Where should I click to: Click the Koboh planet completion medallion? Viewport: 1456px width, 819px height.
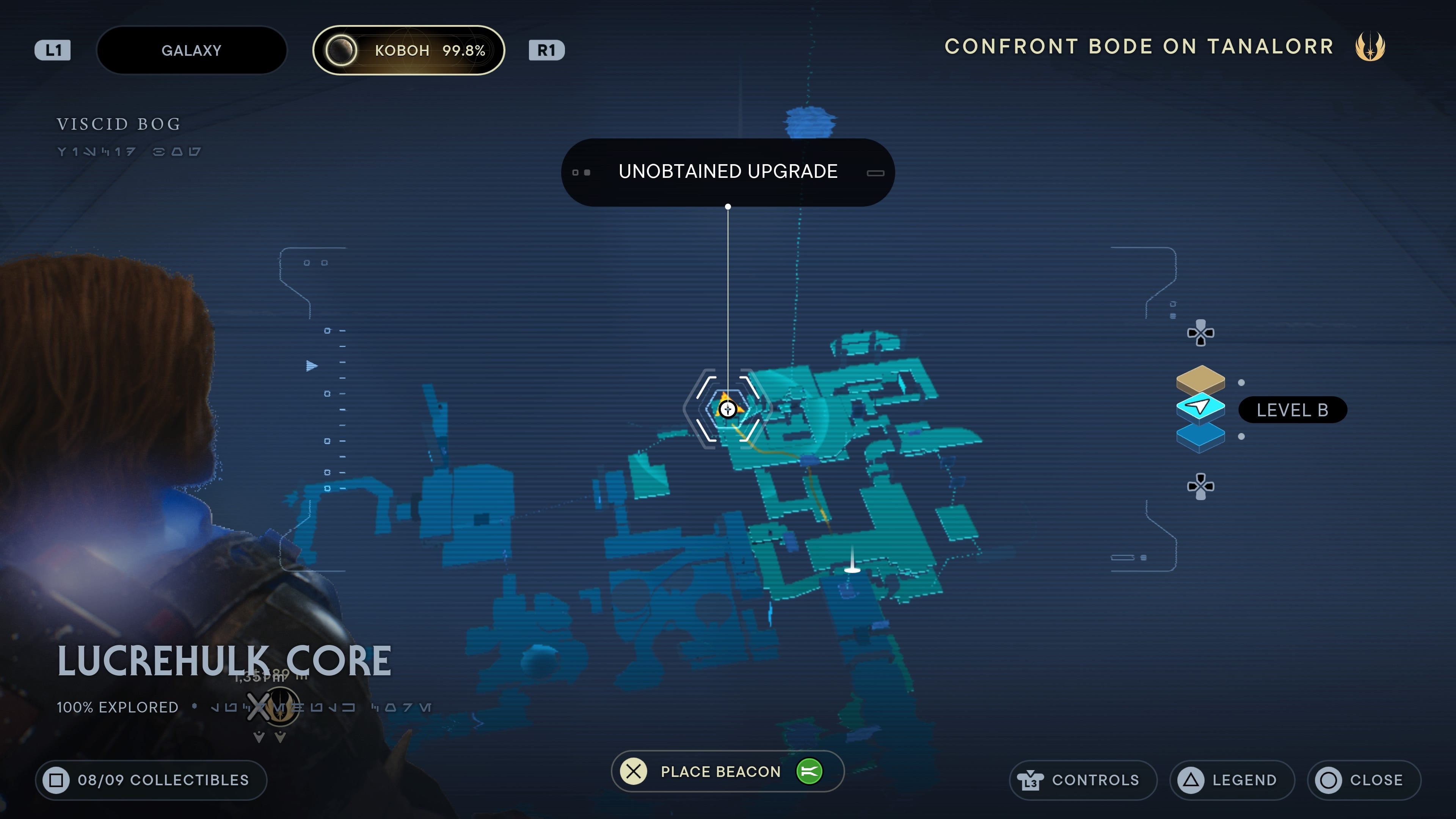tap(341, 50)
